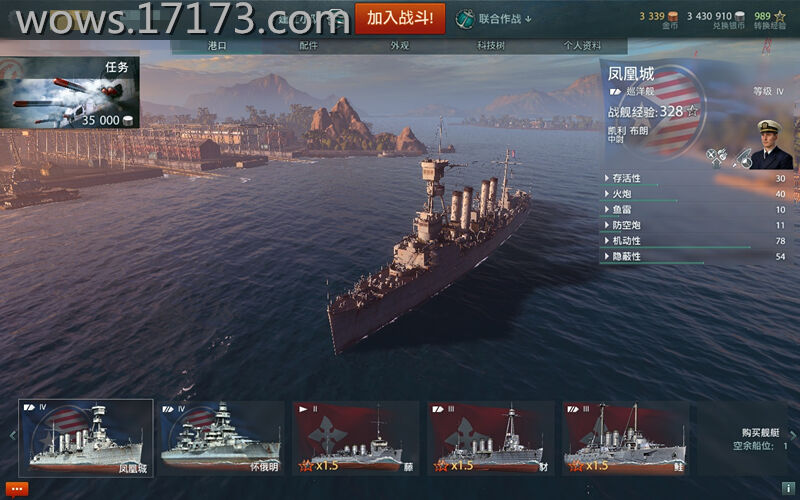
Task: Choose the 怀俄明 battleship card
Action: [222, 437]
